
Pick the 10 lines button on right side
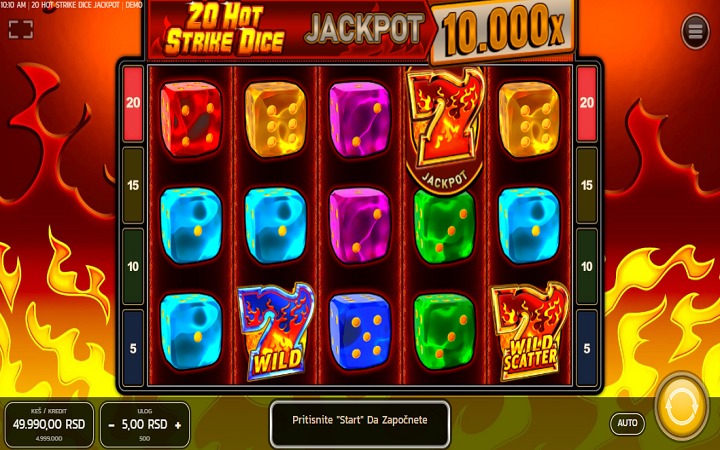[587, 267]
